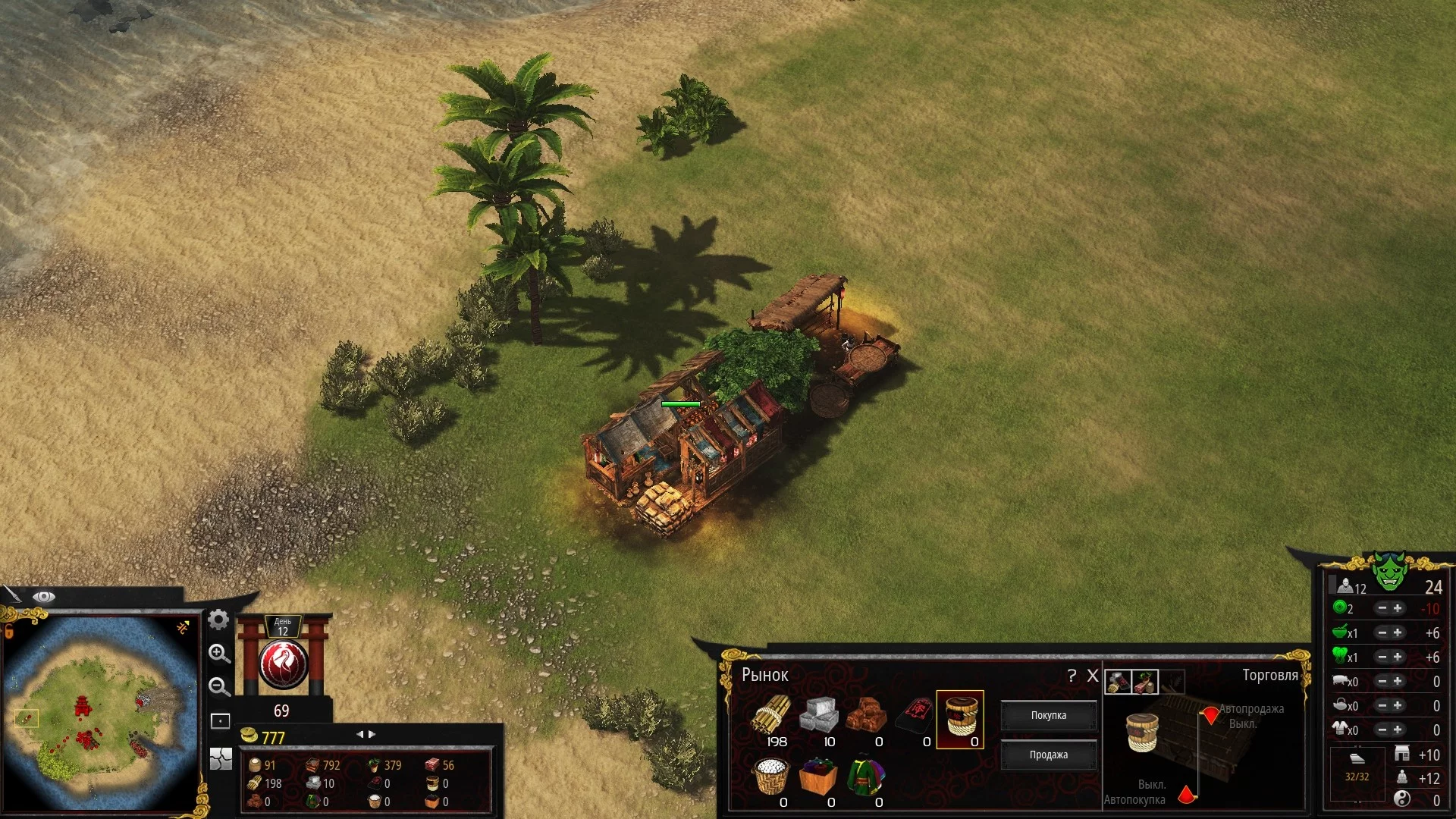
Task: Zoom out with the magnifier minus button
Action: (x=219, y=687)
